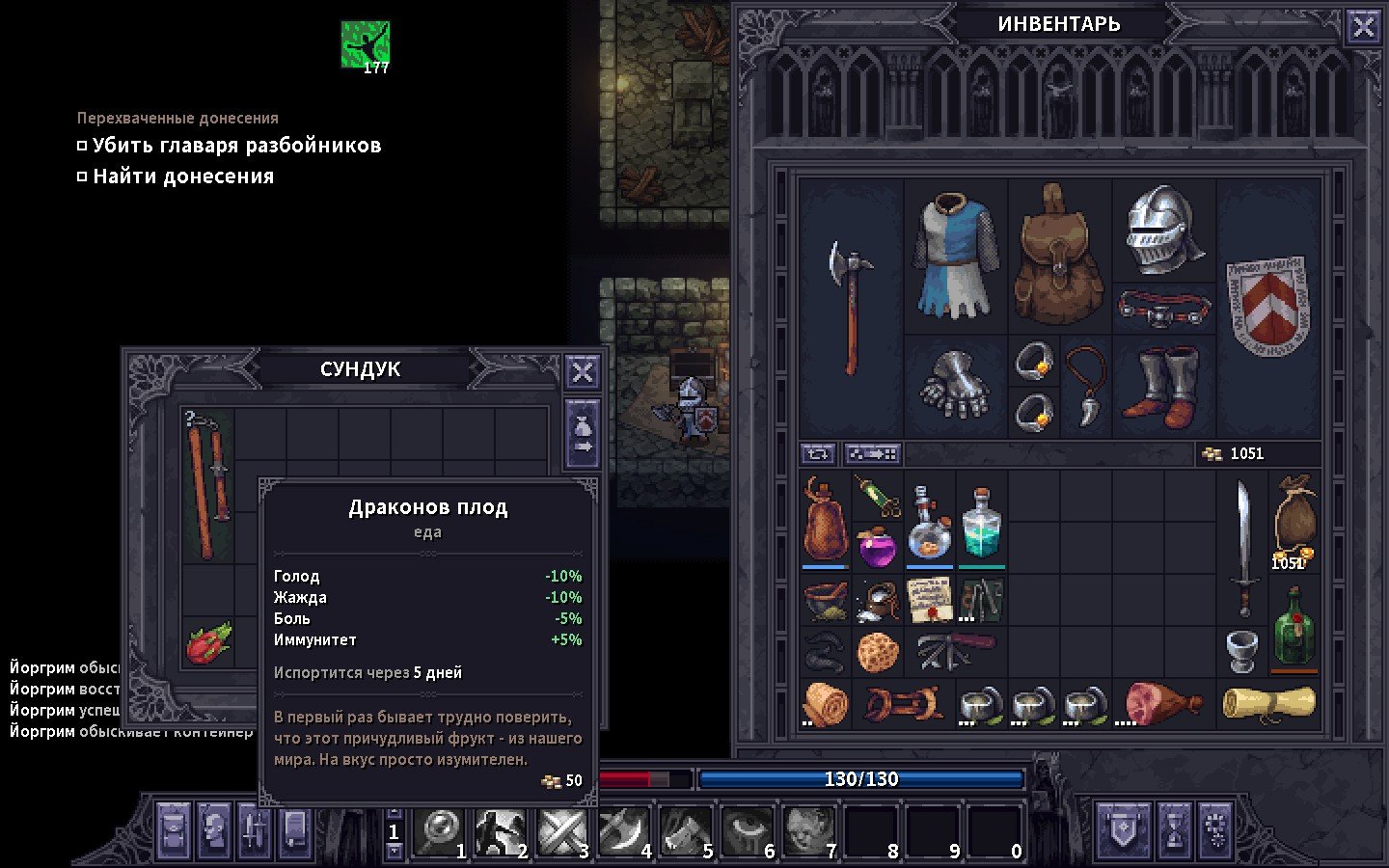Choose the red chevron shield slot
The height and width of the screenshot is (868, 1389).
pos(1267,307)
